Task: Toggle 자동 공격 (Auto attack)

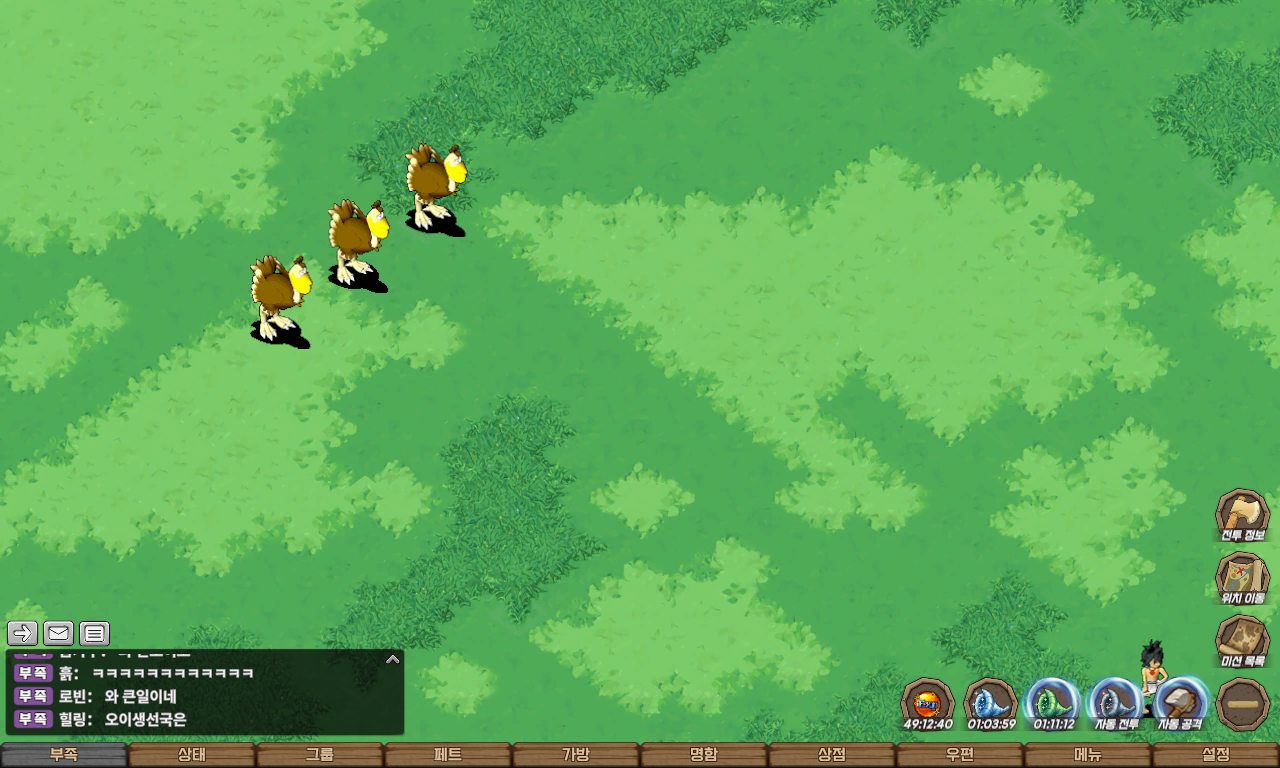Action: coord(1181,704)
